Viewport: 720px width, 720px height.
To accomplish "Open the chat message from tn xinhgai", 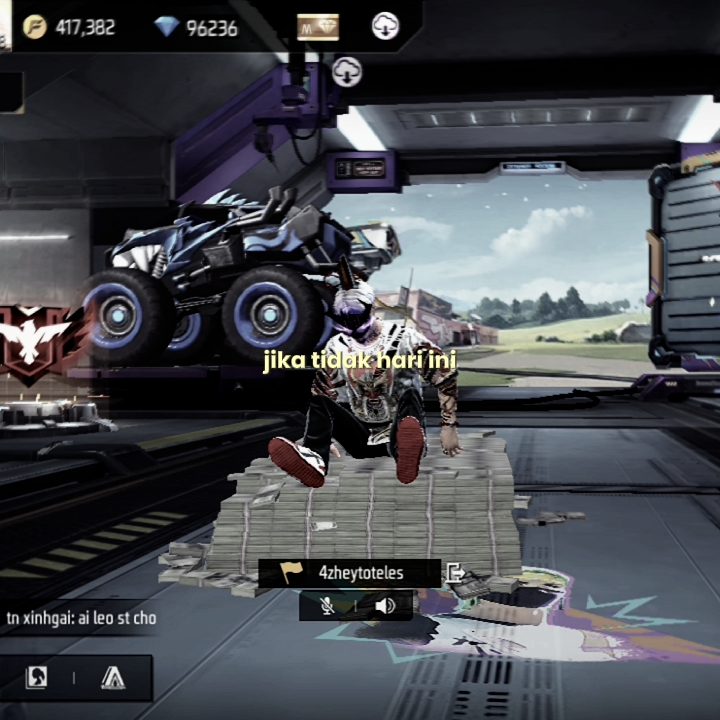I will 82,618.
